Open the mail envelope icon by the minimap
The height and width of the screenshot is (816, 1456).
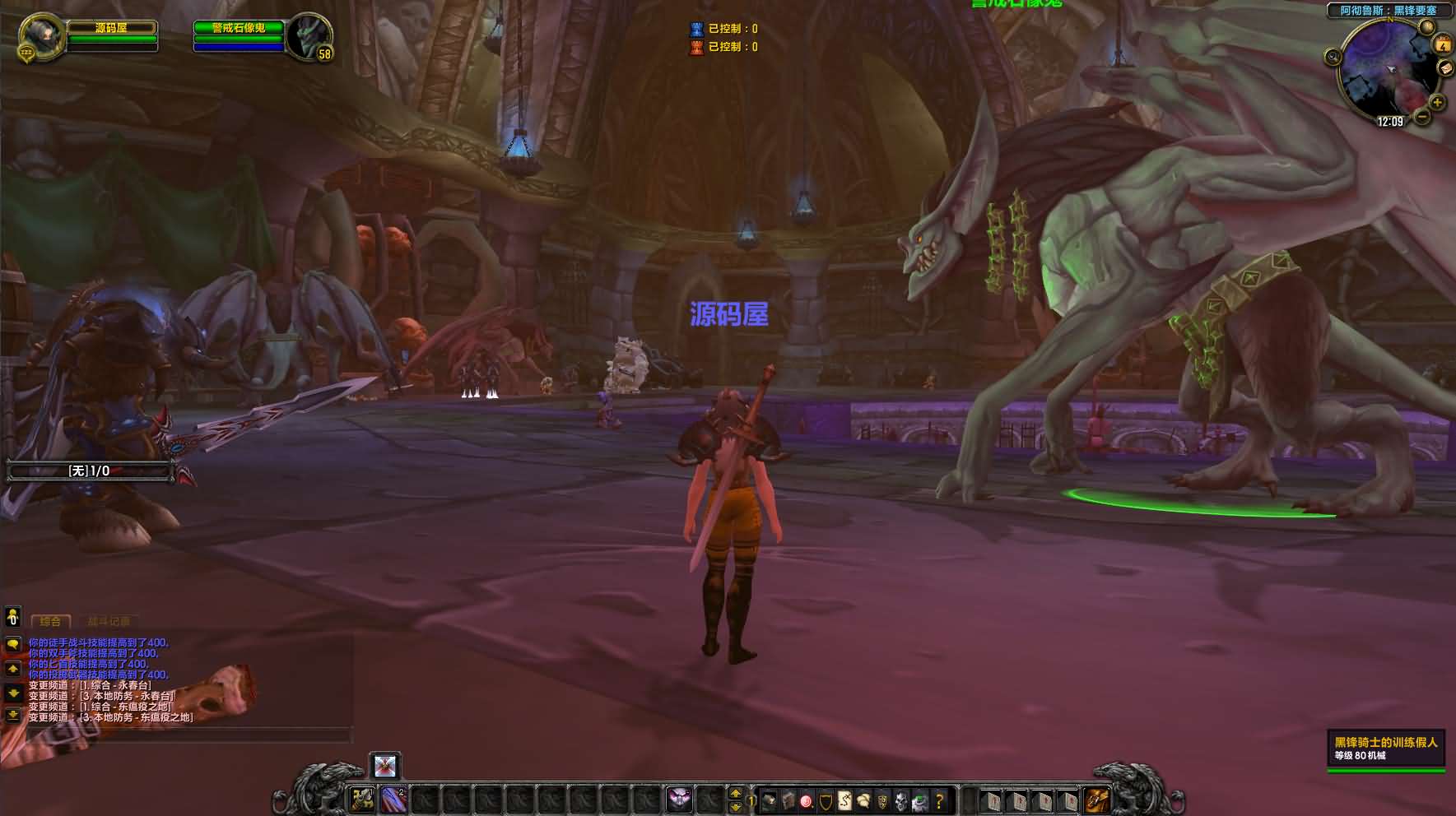[1446, 69]
